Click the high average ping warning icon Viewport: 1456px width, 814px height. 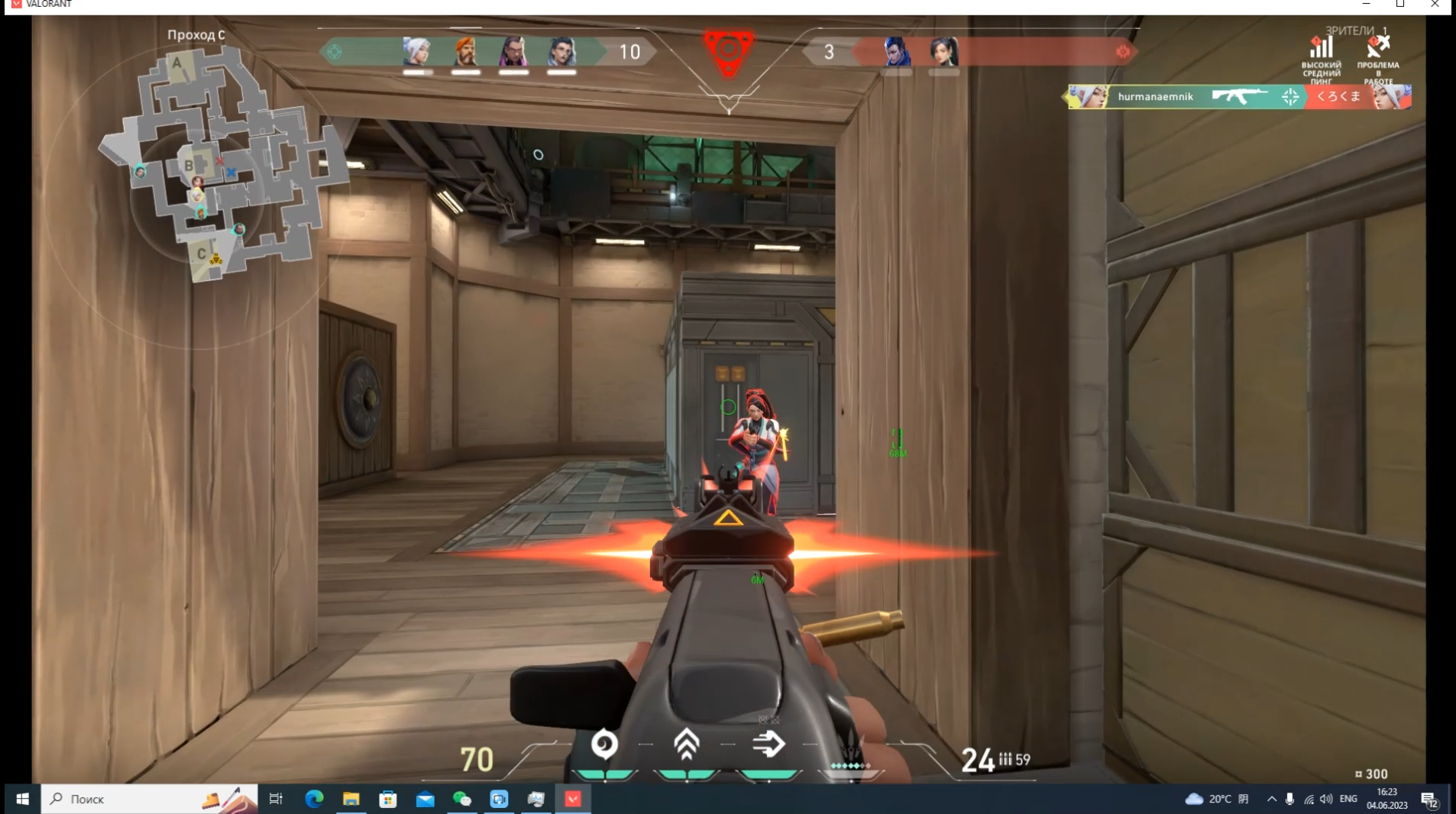click(x=1321, y=48)
